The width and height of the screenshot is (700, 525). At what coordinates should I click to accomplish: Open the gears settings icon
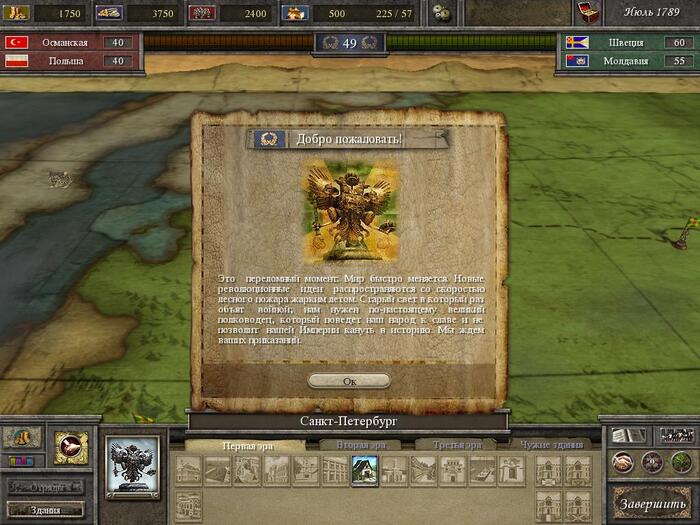439,13
